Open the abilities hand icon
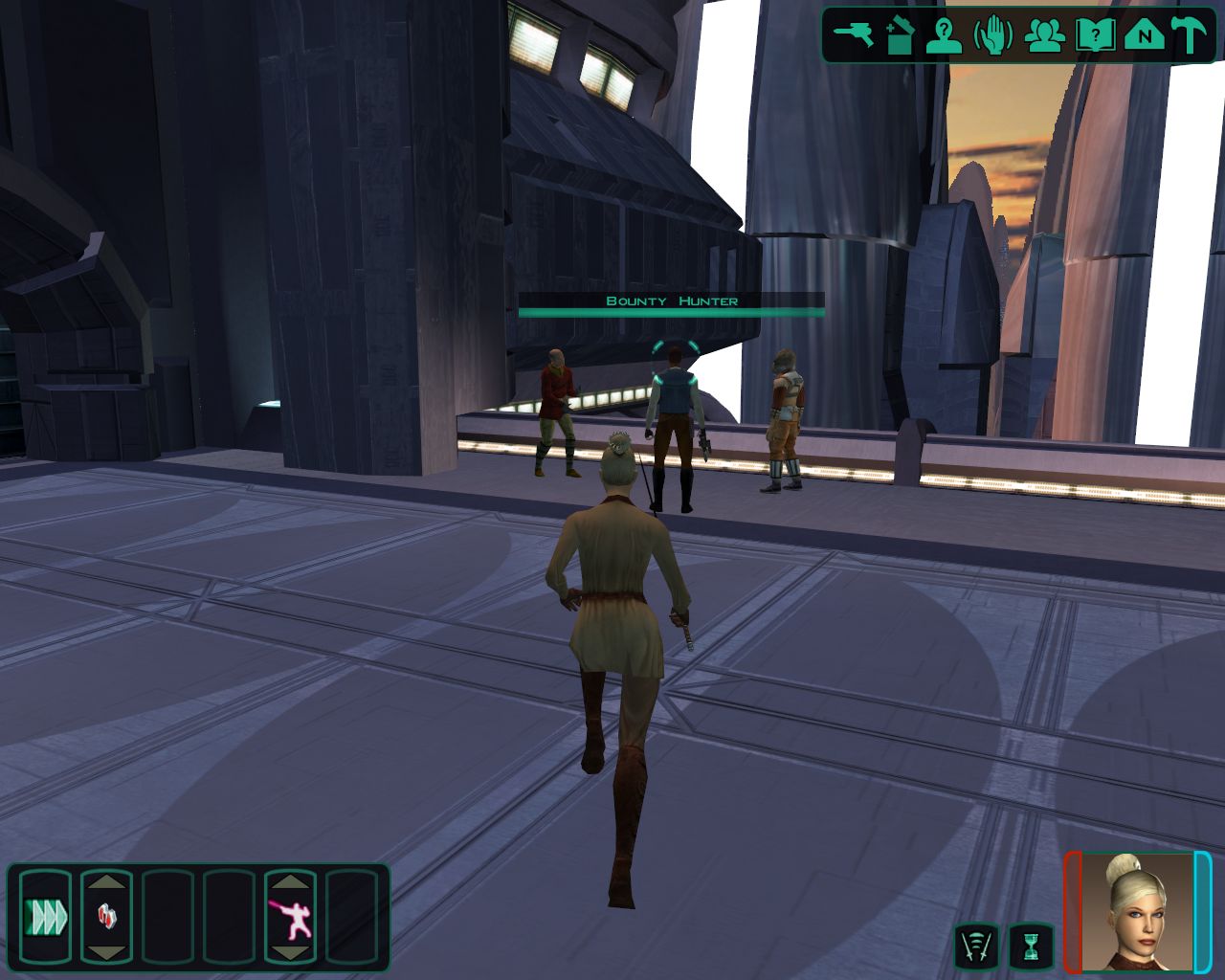1225x980 pixels. pos(993,35)
